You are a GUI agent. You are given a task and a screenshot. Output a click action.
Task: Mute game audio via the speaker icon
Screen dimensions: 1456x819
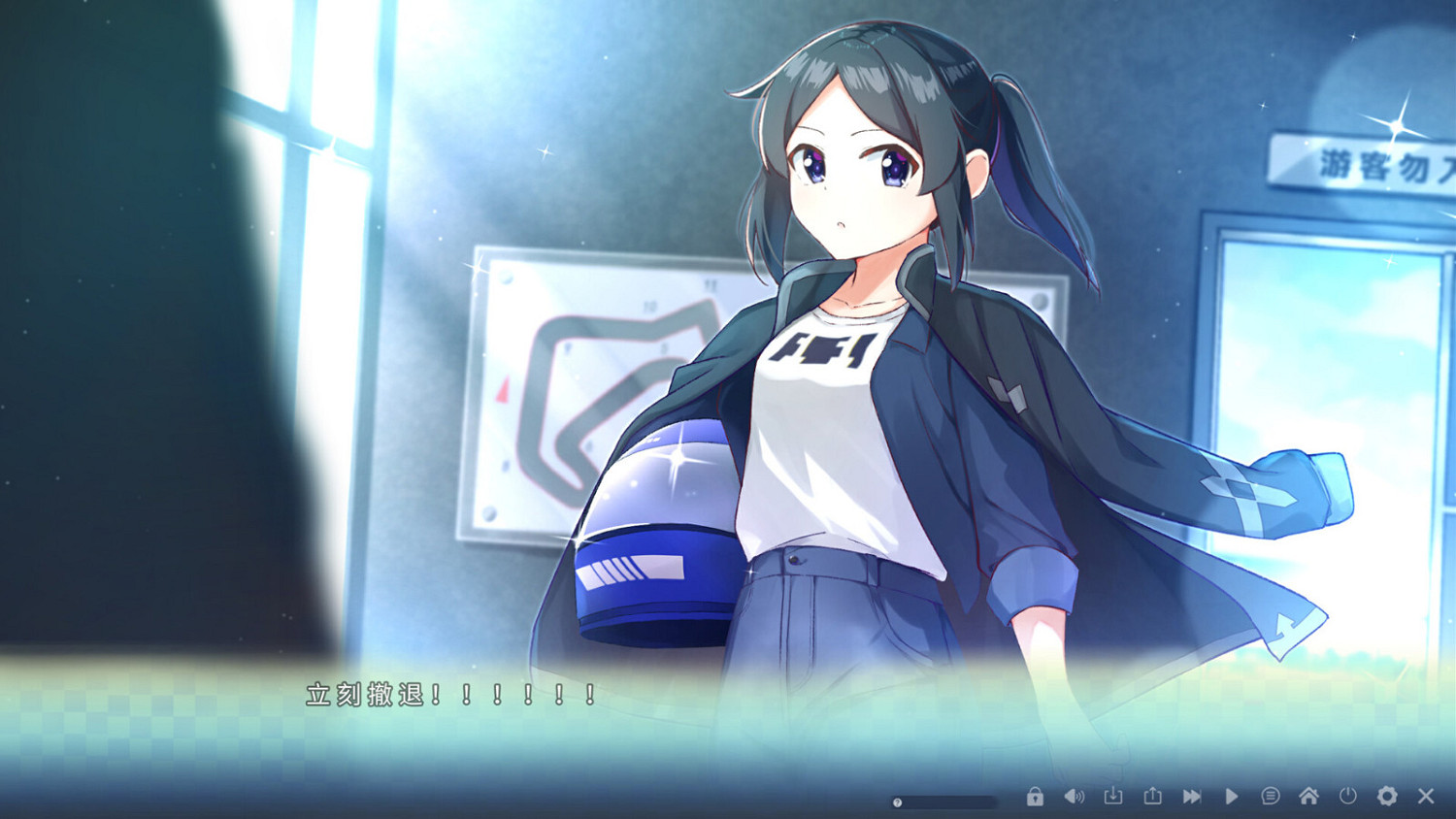click(1073, 795)
